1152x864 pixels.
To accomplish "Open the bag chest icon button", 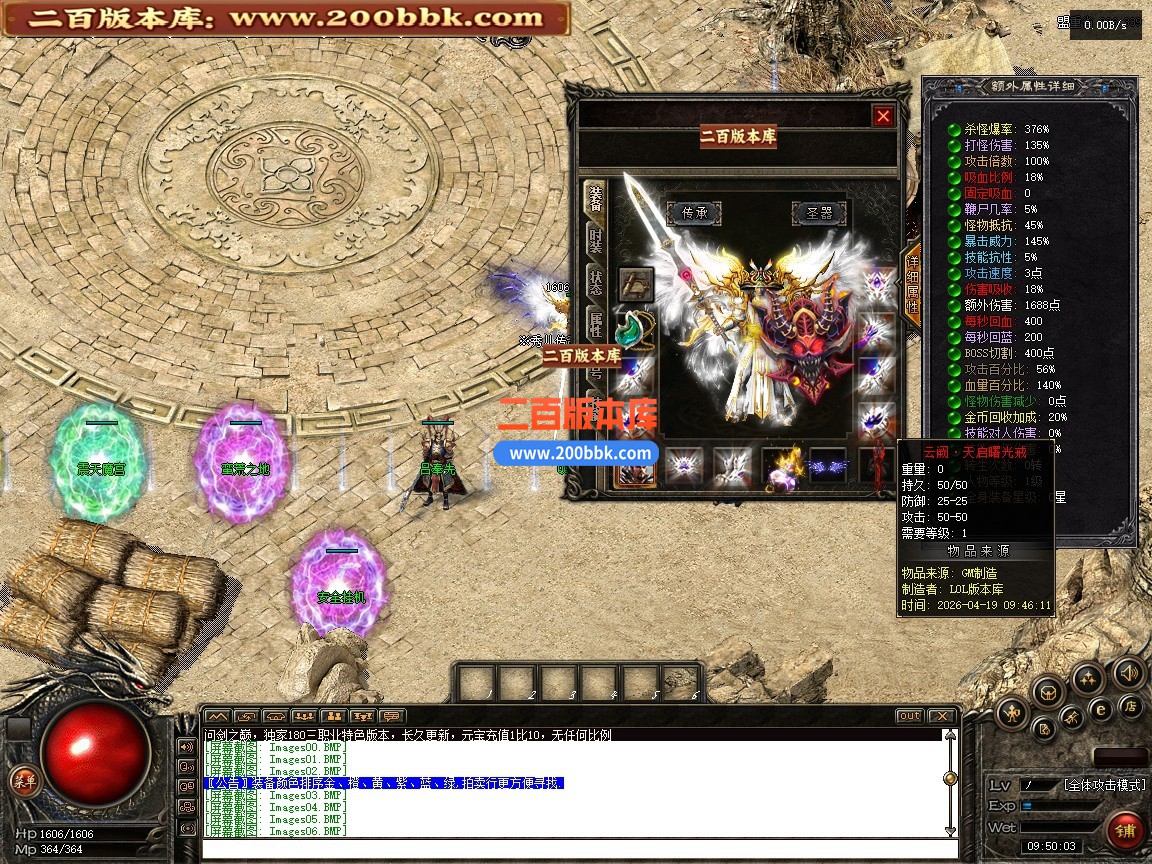I will click(1049, 690).
